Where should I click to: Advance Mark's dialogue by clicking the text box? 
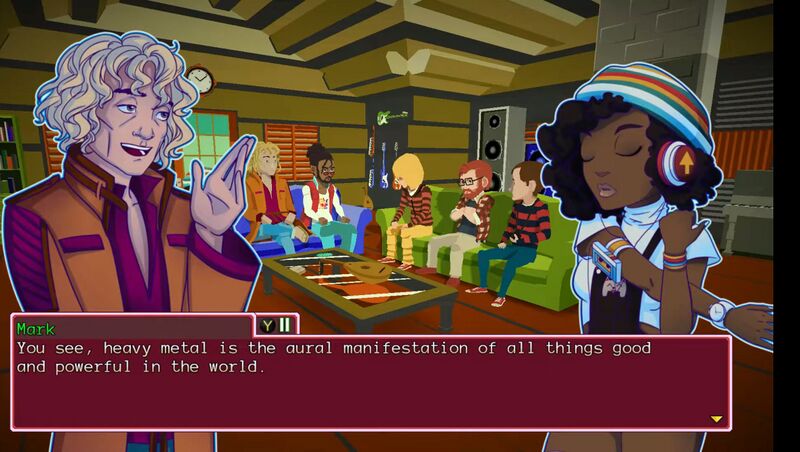tap(370, 385)
